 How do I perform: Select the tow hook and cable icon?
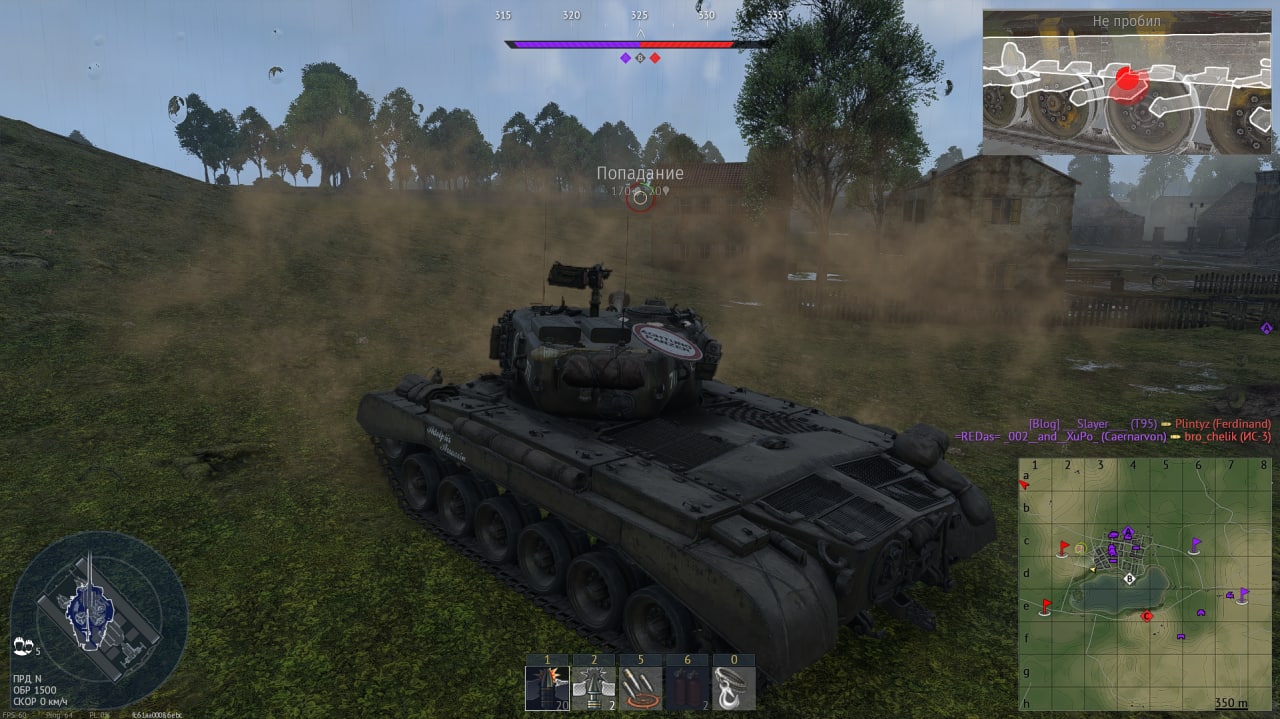(733, 688)
